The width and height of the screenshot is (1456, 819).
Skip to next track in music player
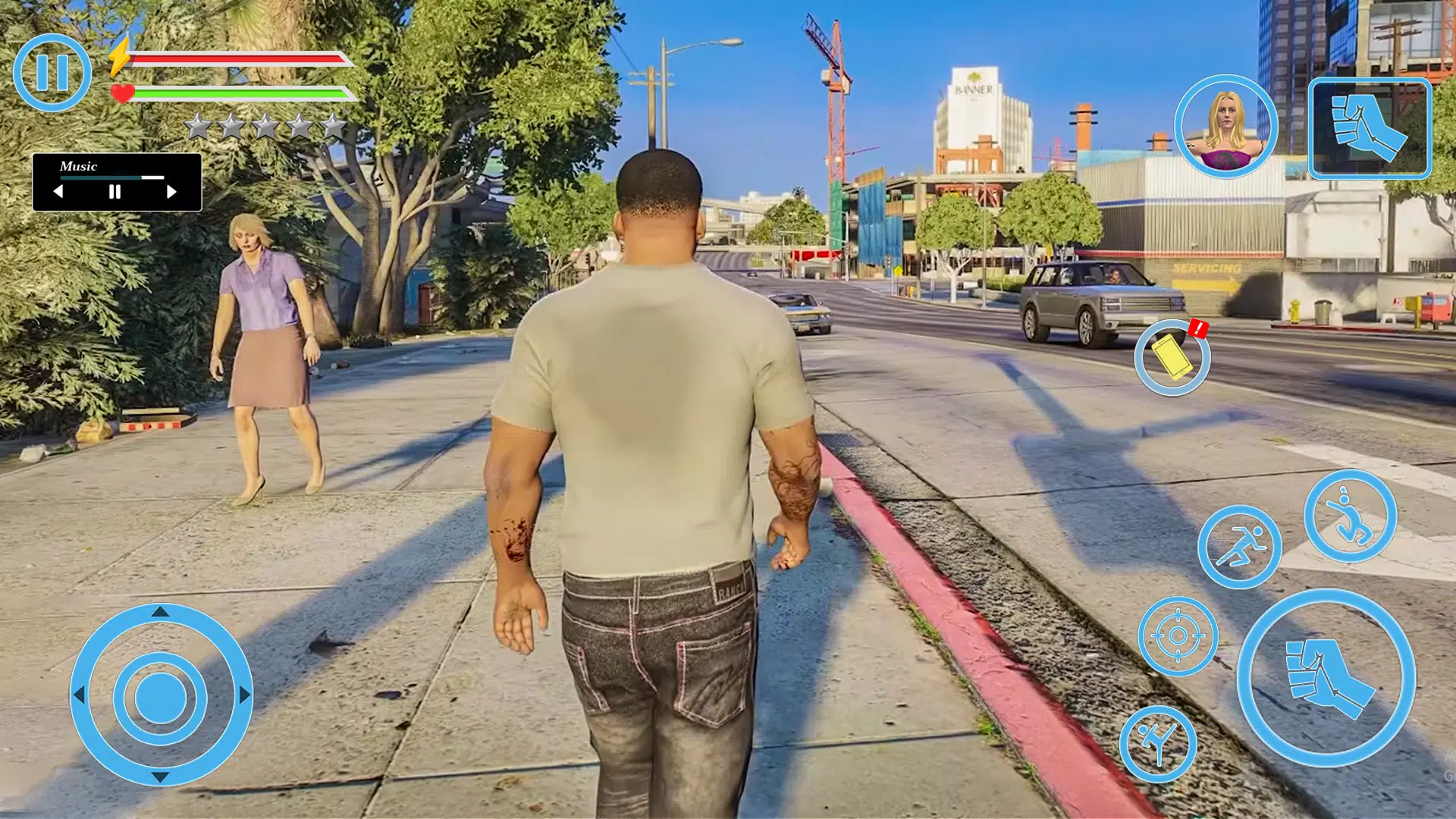point(171,192)
